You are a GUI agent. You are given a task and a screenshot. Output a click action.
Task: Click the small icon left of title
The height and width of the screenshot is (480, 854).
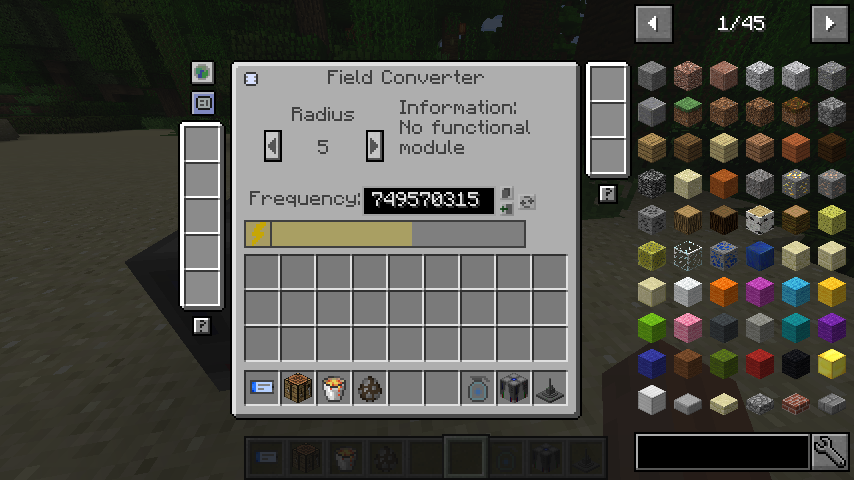[x=251, y=78]
